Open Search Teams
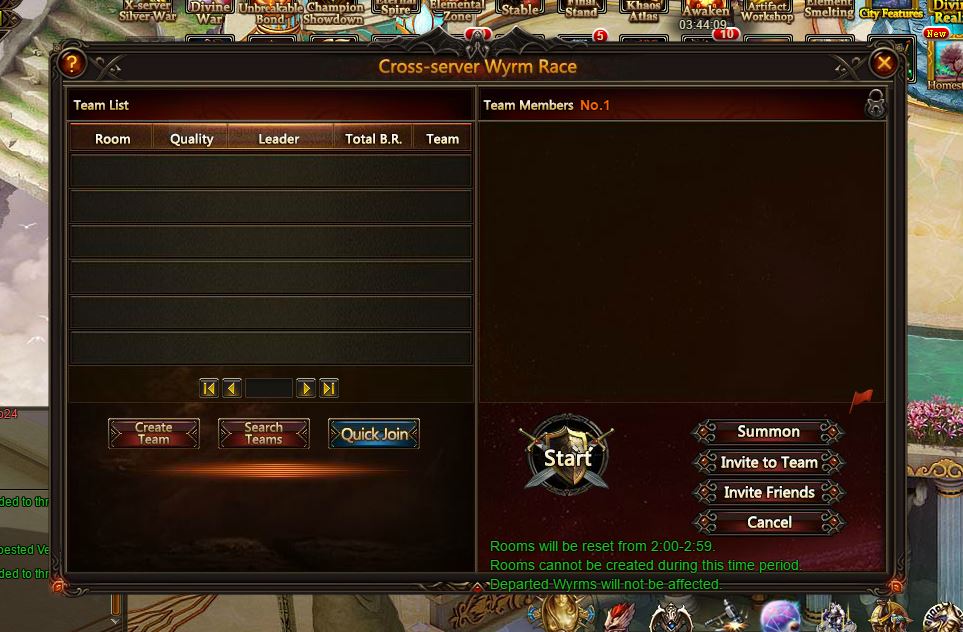 click(264, 433)
